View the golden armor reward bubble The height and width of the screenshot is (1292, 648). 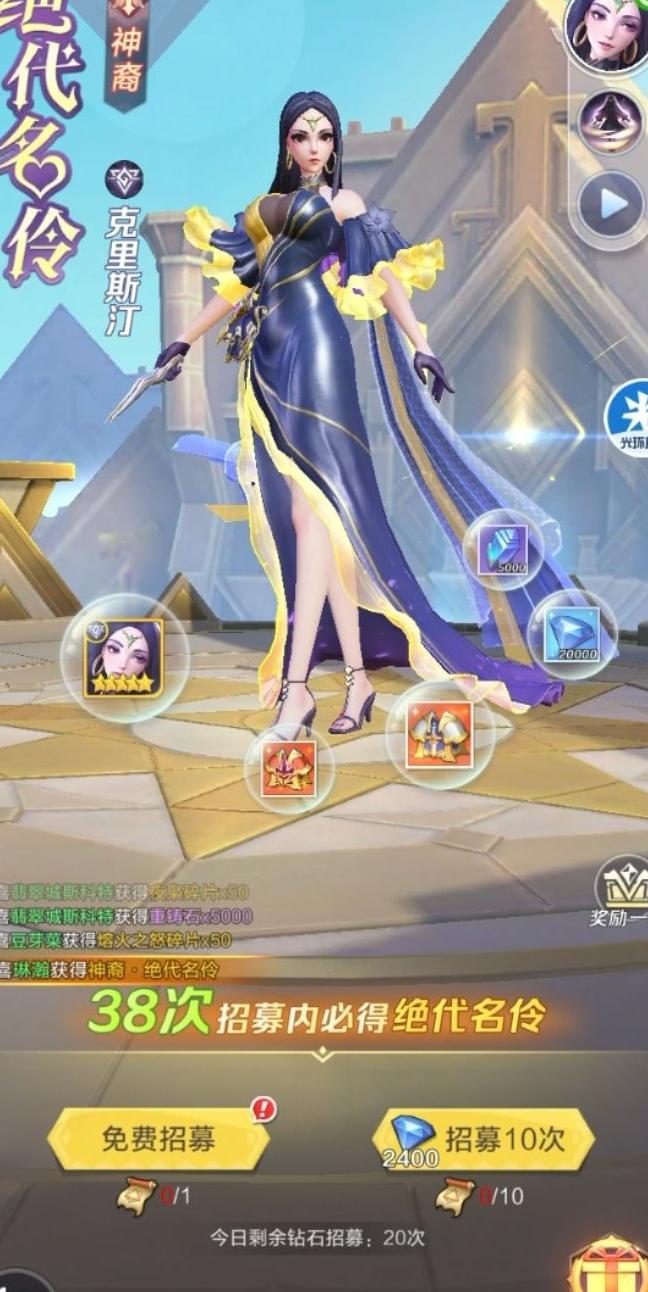[439, 734]
